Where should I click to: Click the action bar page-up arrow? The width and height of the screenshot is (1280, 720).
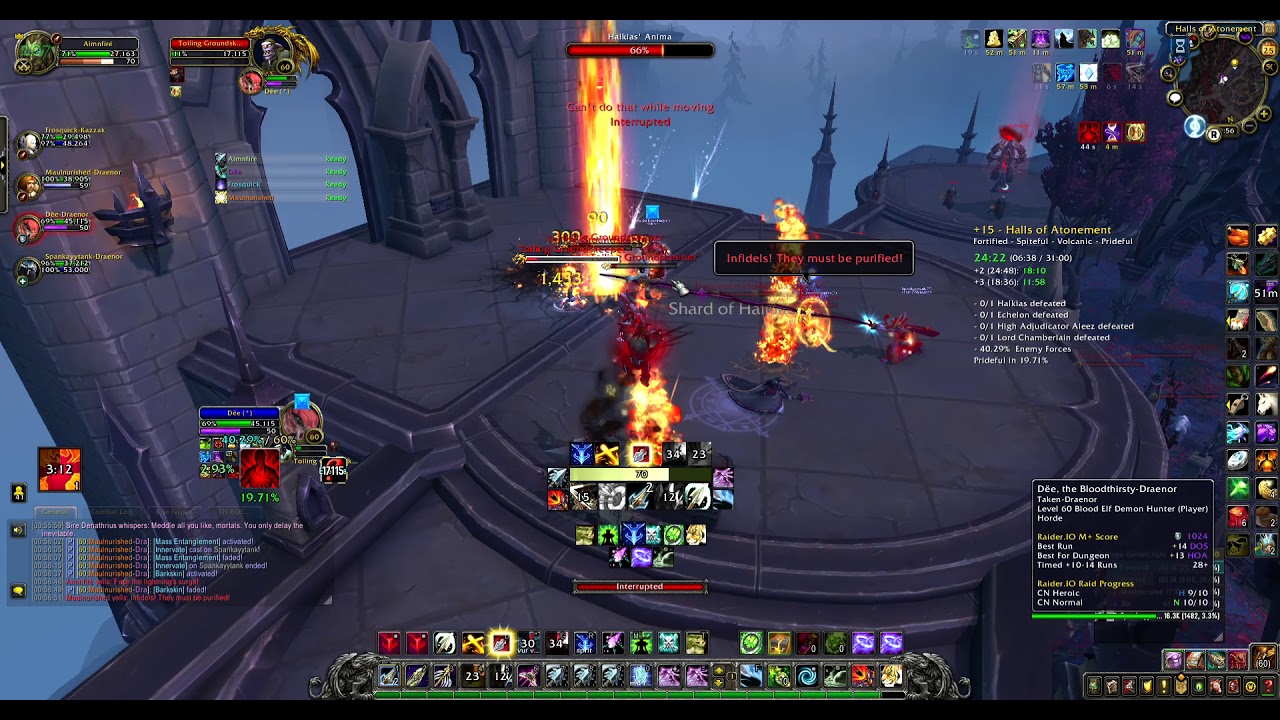[720, 669]
